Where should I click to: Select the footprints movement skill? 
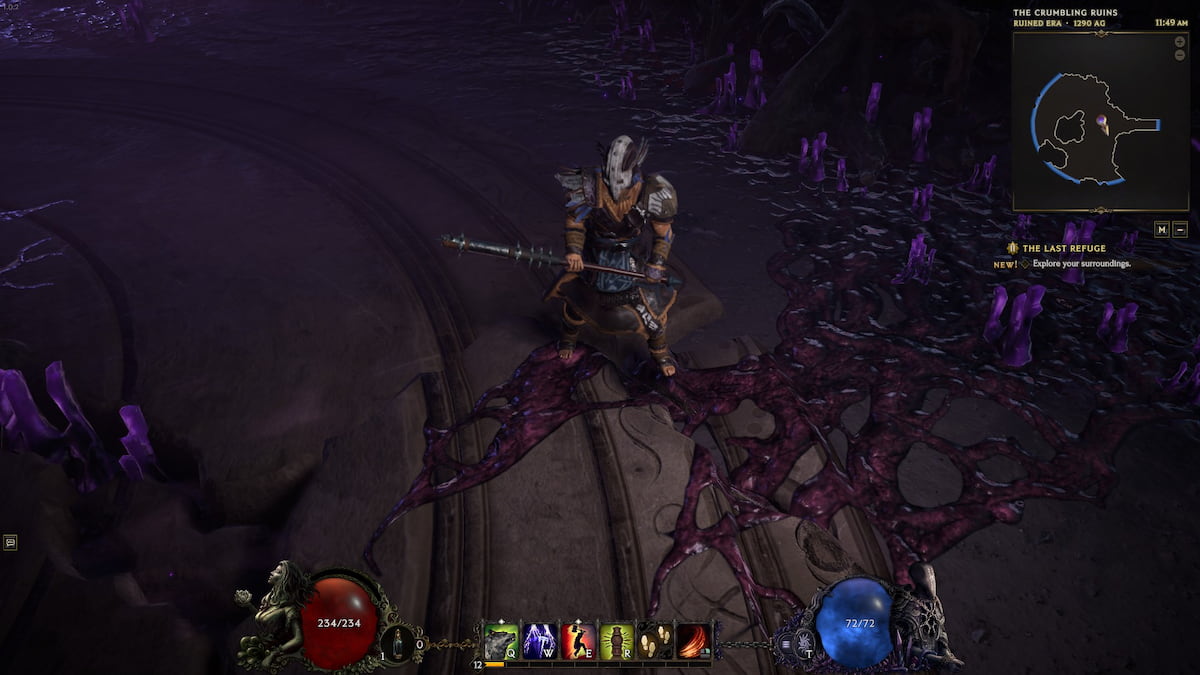(656, 640)
